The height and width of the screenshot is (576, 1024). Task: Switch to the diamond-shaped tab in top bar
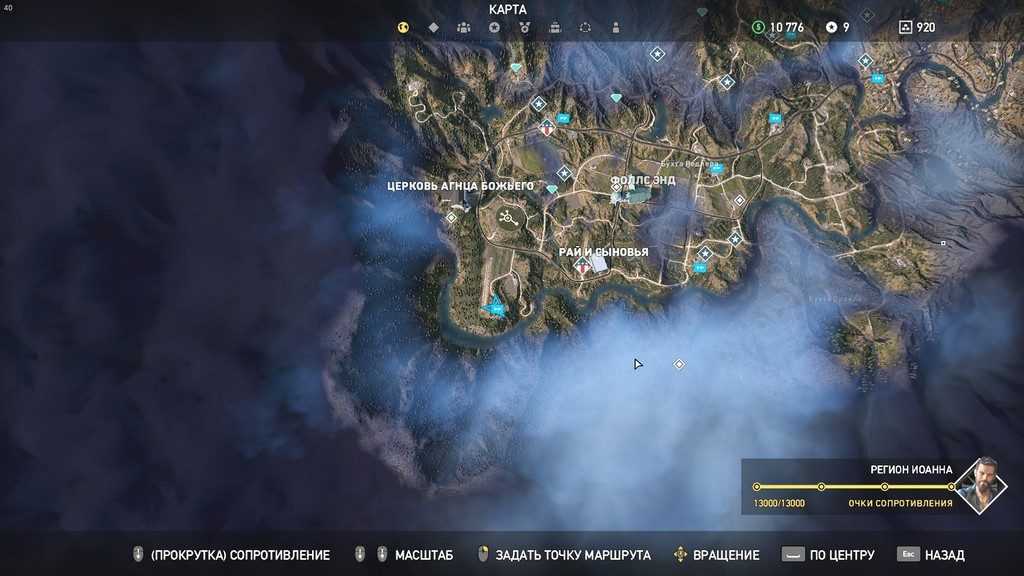coord(434,28)
